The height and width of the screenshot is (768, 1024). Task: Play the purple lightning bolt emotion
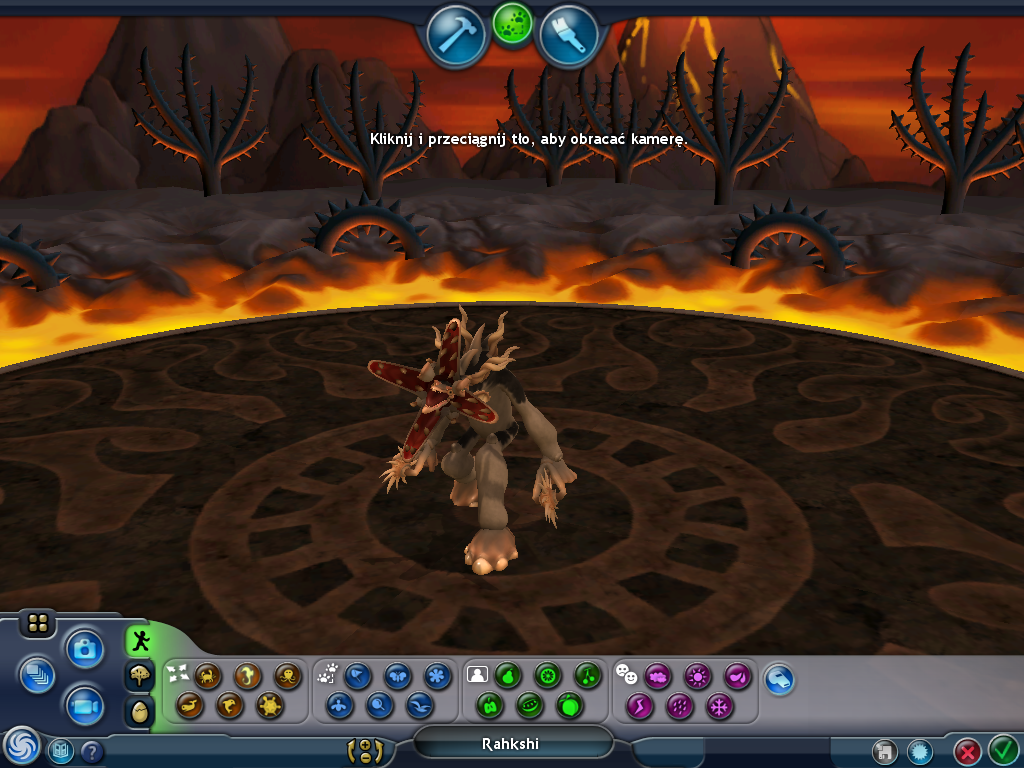[x=639, y=706]
